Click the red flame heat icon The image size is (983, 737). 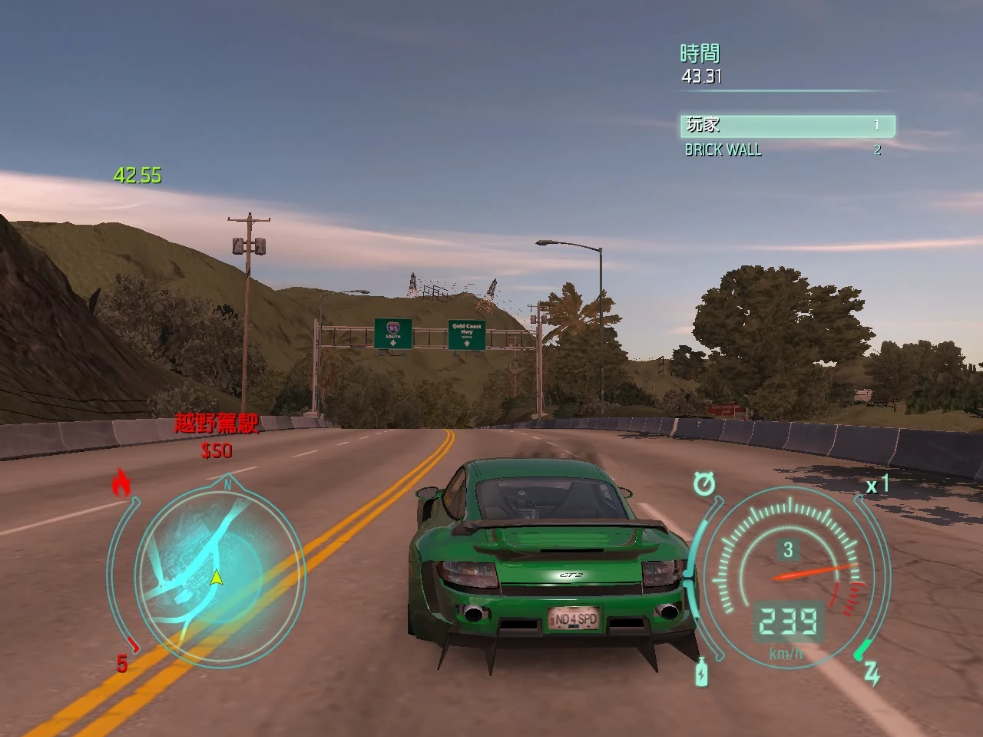point(121,485)
